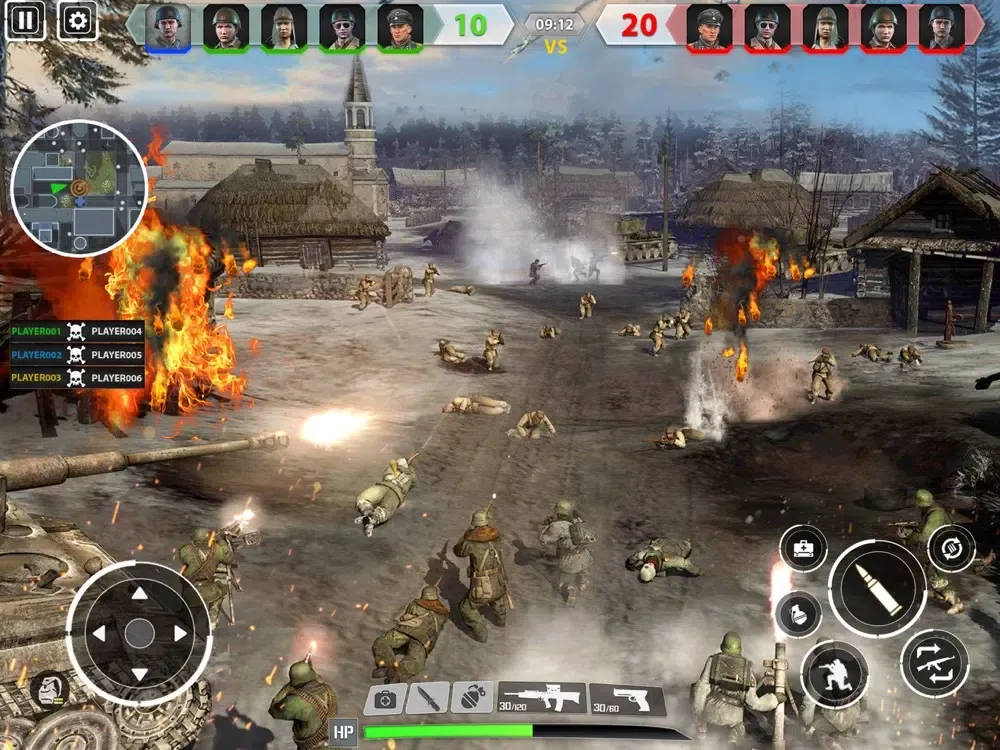Open the circular minimap
The image size is (1000, 750).
[x=79, y=188]
